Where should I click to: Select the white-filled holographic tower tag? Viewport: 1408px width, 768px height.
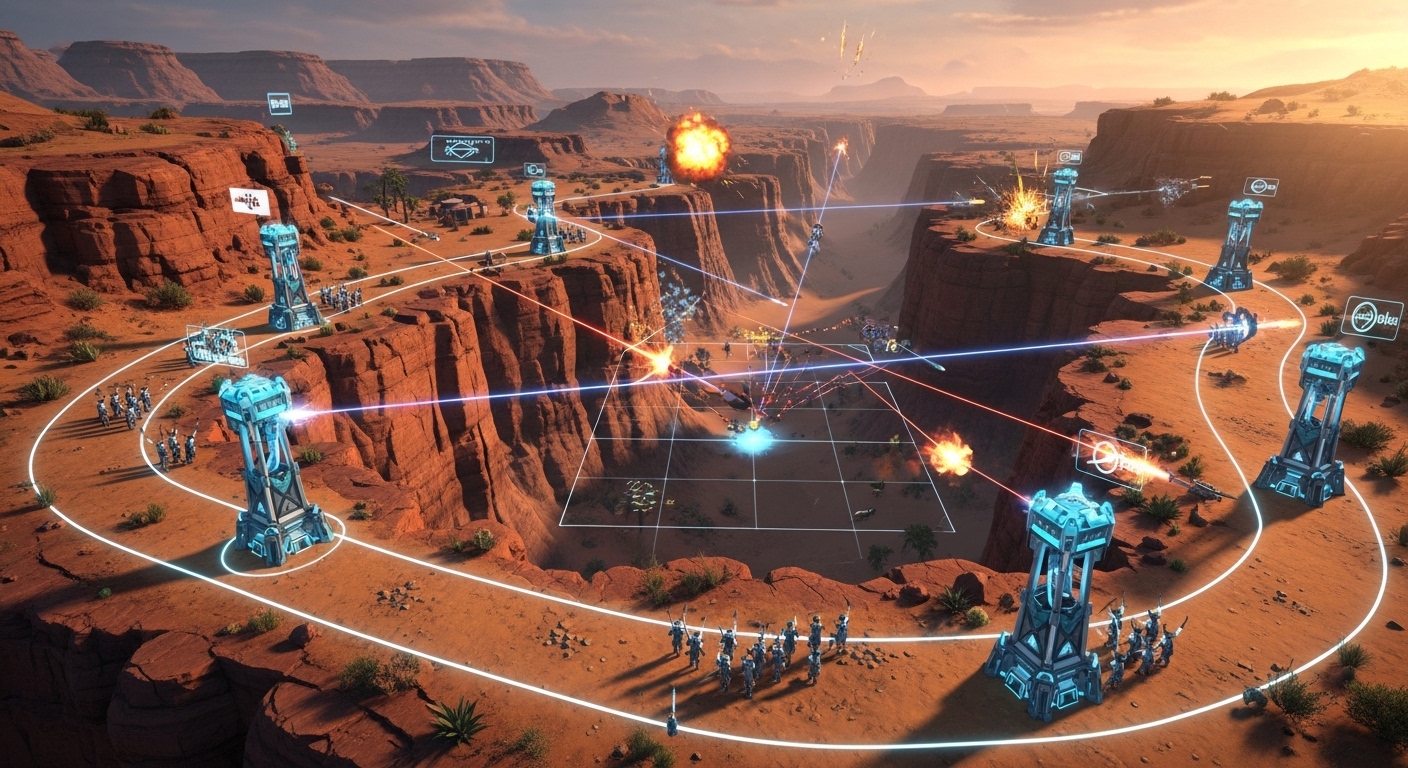249,201
